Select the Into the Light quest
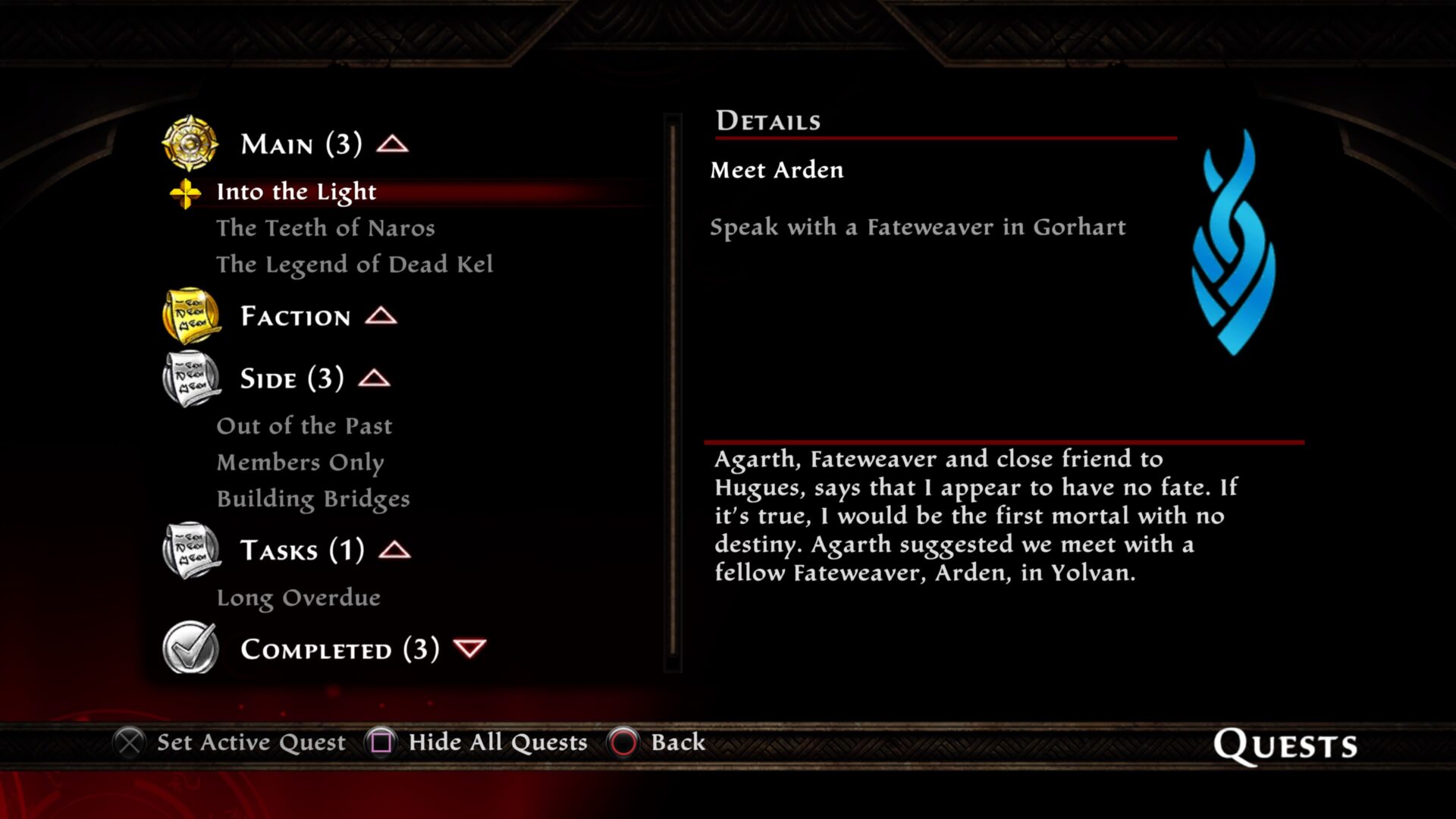The height and width of the screenshot is (819, 1456). [296, 192]
